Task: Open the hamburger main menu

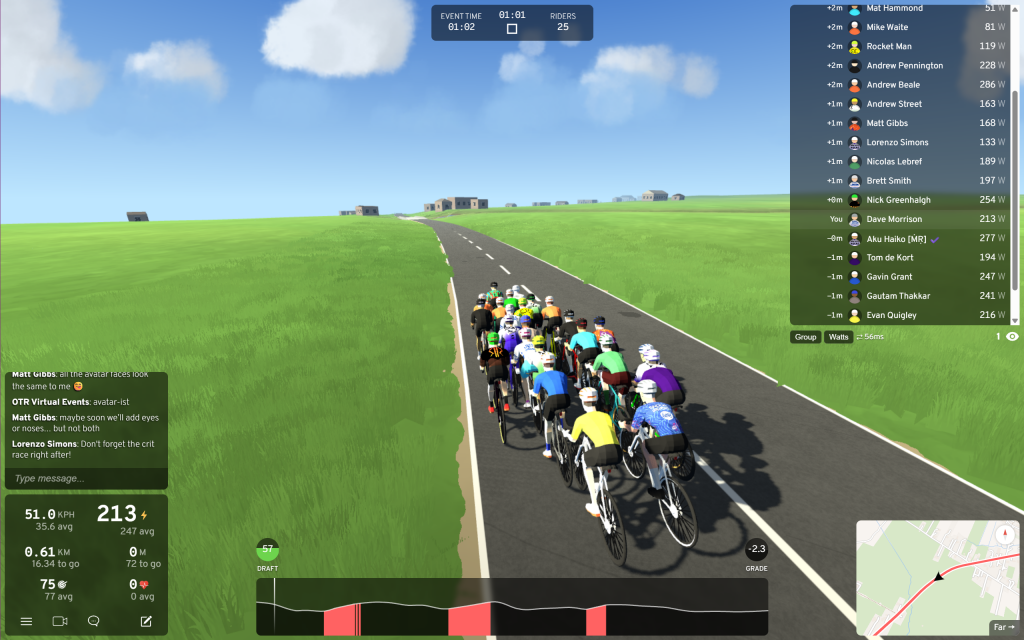Action: [26, 621]
